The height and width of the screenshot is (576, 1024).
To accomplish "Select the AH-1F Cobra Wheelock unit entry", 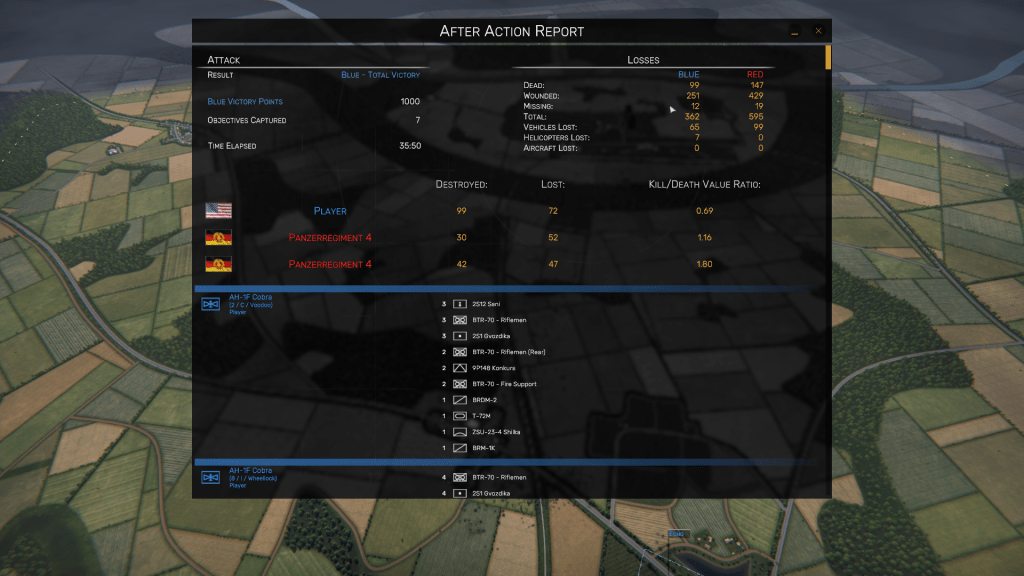I will pos(249,477).
